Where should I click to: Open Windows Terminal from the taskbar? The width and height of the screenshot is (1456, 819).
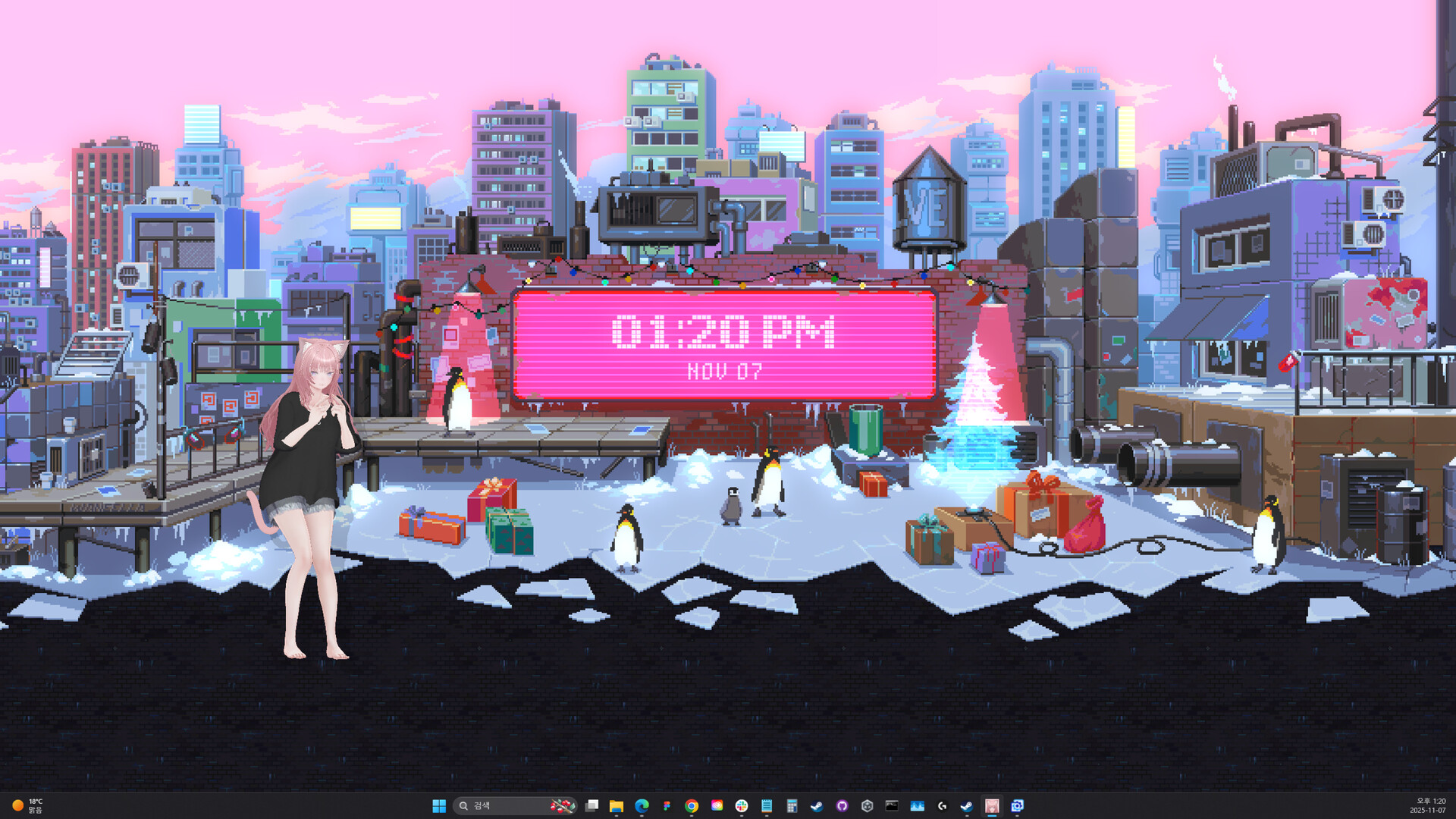891,806
